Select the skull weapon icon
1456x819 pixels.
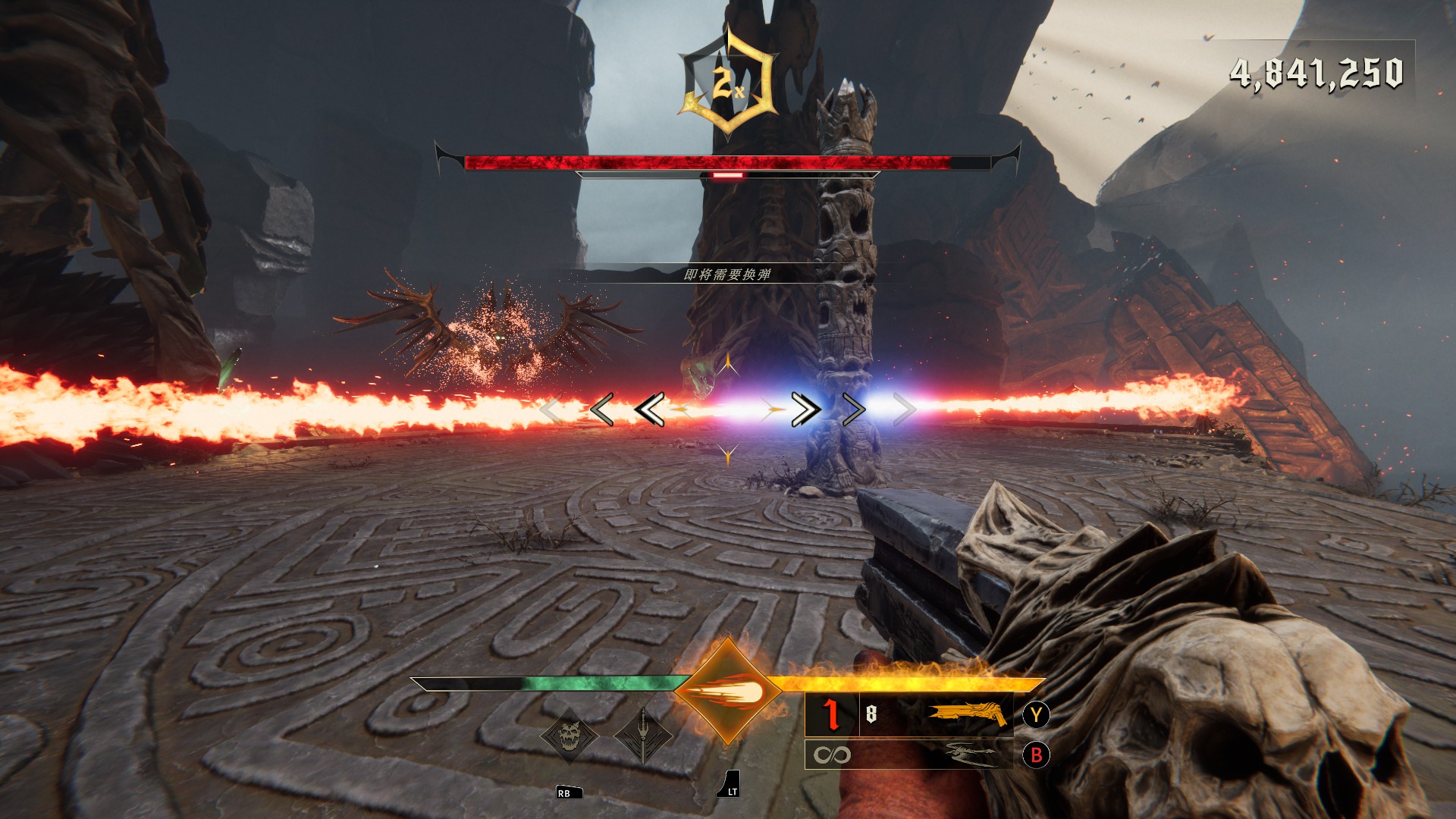tap(569, 736)
